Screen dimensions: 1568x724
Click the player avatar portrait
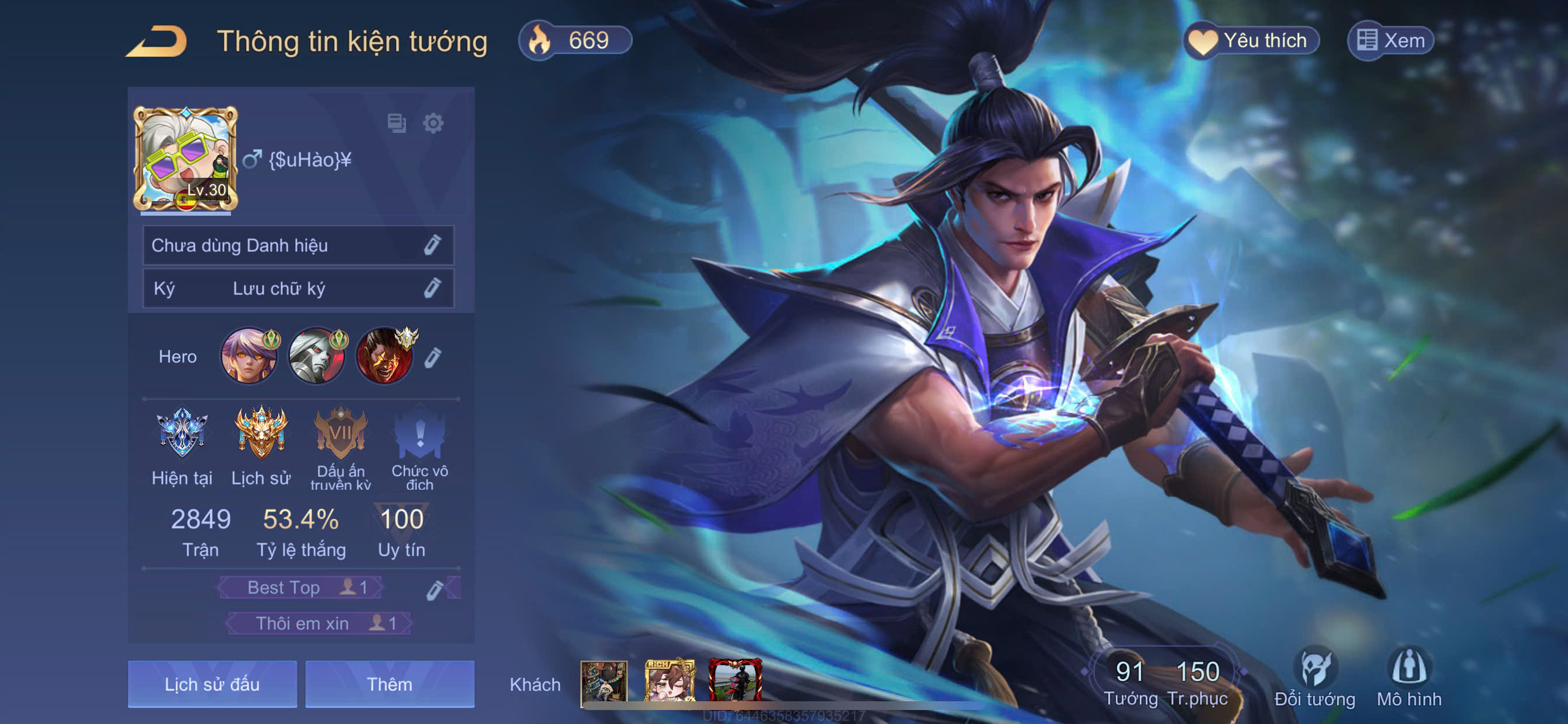coord(185,159)
